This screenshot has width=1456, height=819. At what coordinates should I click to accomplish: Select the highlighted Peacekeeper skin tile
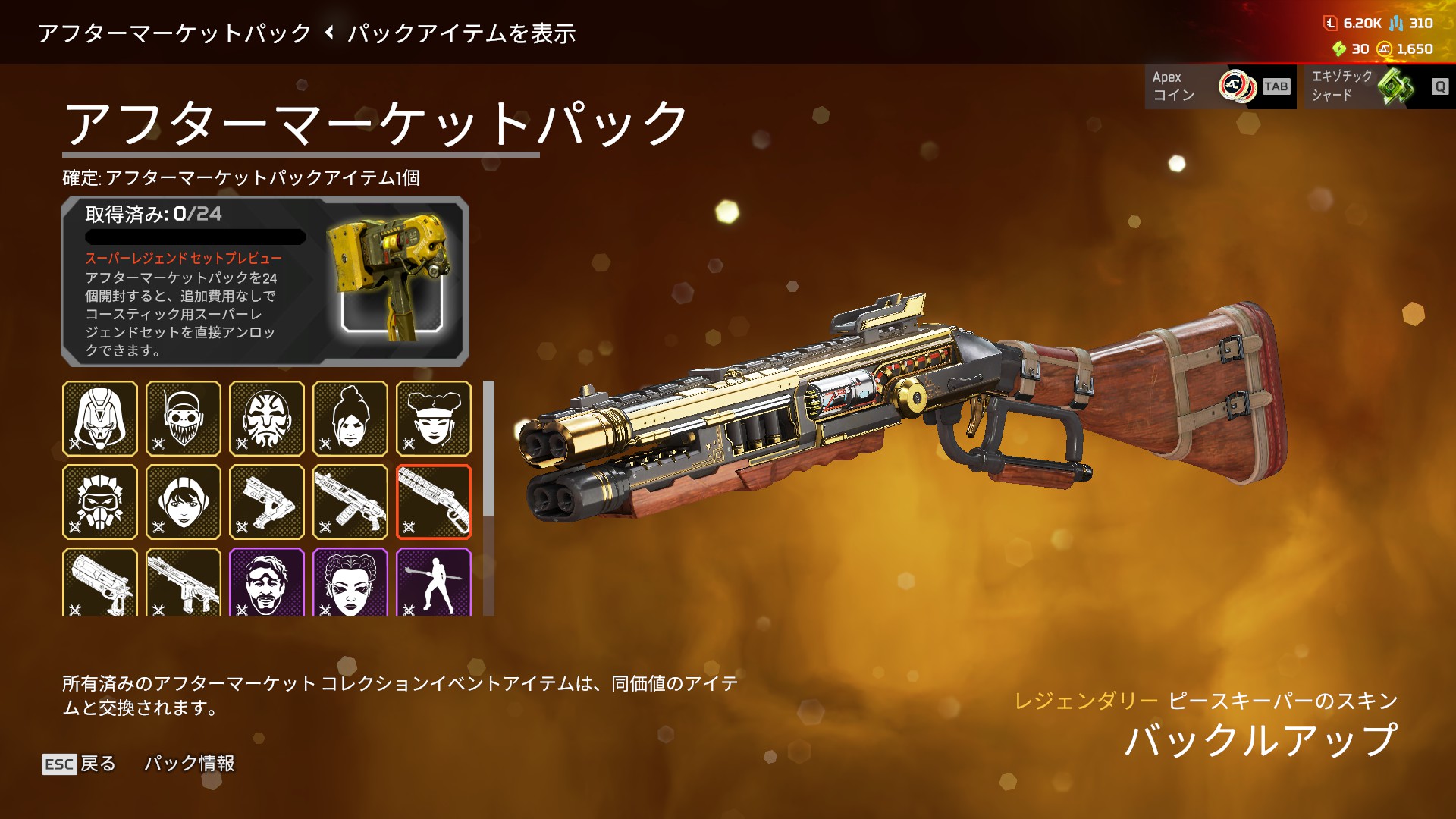434,502
